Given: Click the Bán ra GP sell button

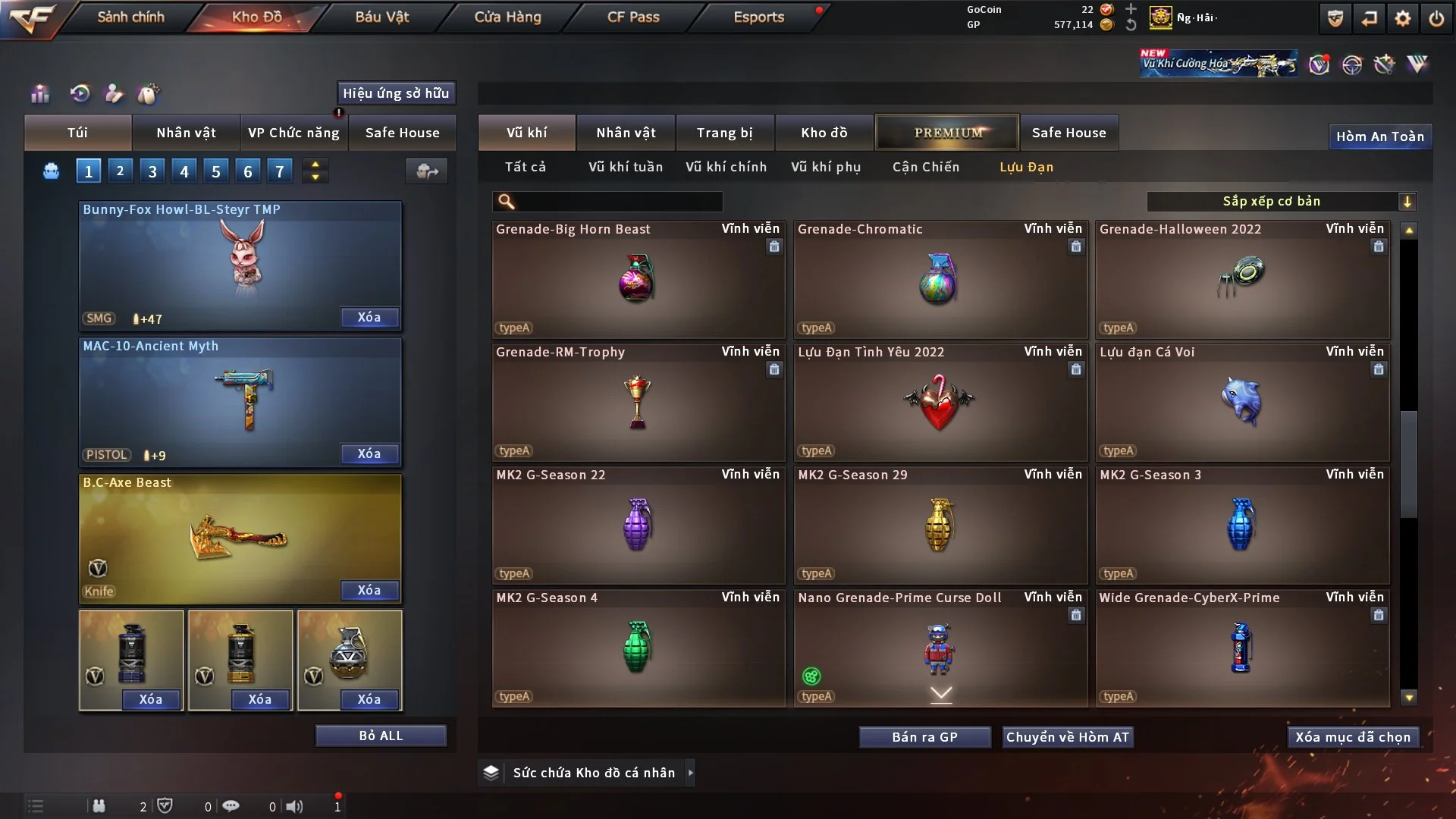Looking at the screenshot, I should (x=924, y=737).
